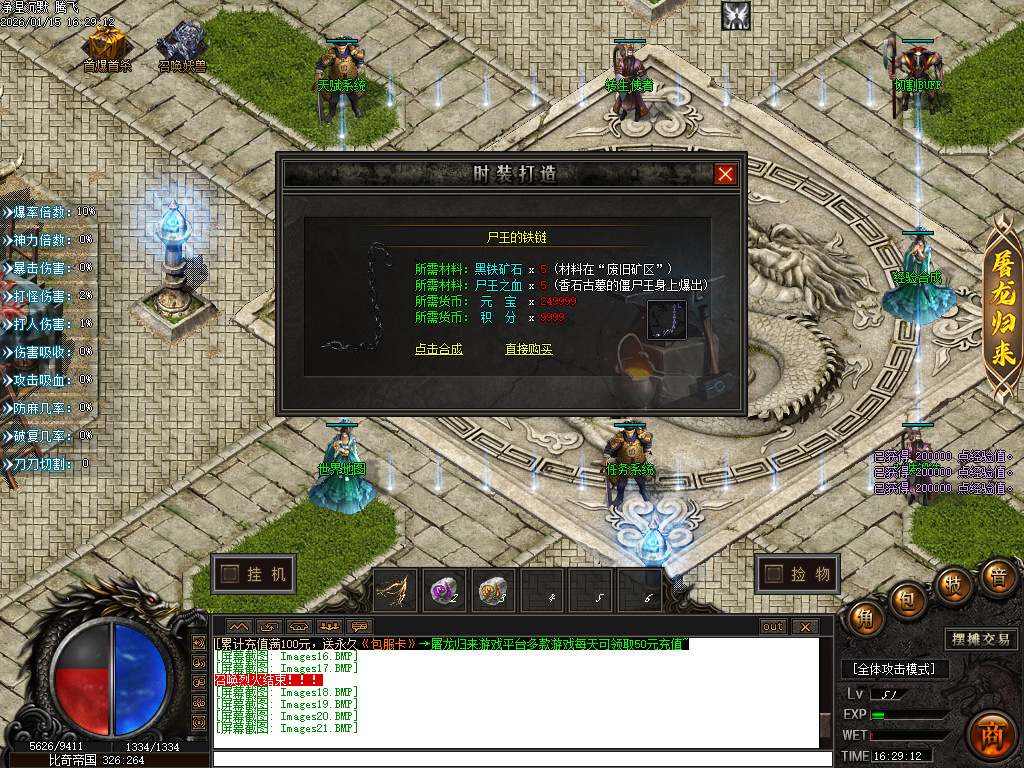The width and height of the screenshot is (1024, 768).
Task: Toggle the 挂机 auto-battle checkbox
Action: (x=231, y=574)
